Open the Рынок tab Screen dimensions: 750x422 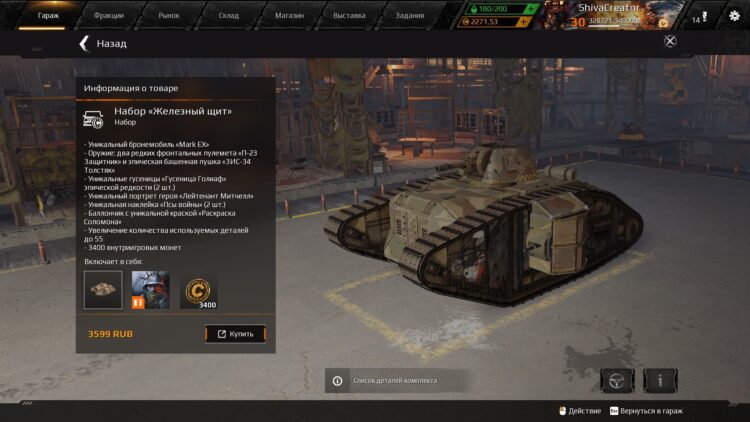(168, 16)
